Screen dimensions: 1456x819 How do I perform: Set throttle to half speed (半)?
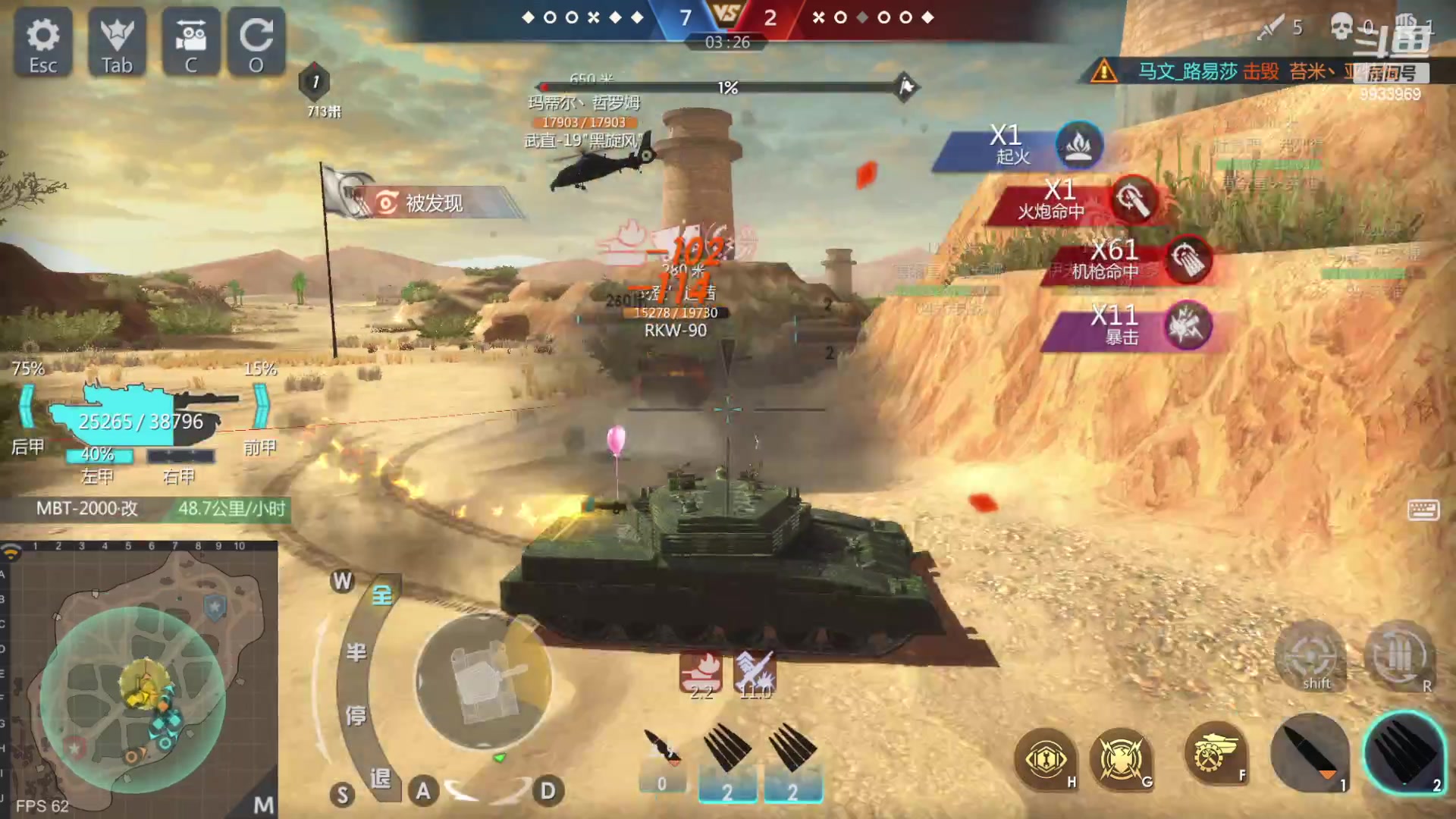tap(356, 652)
